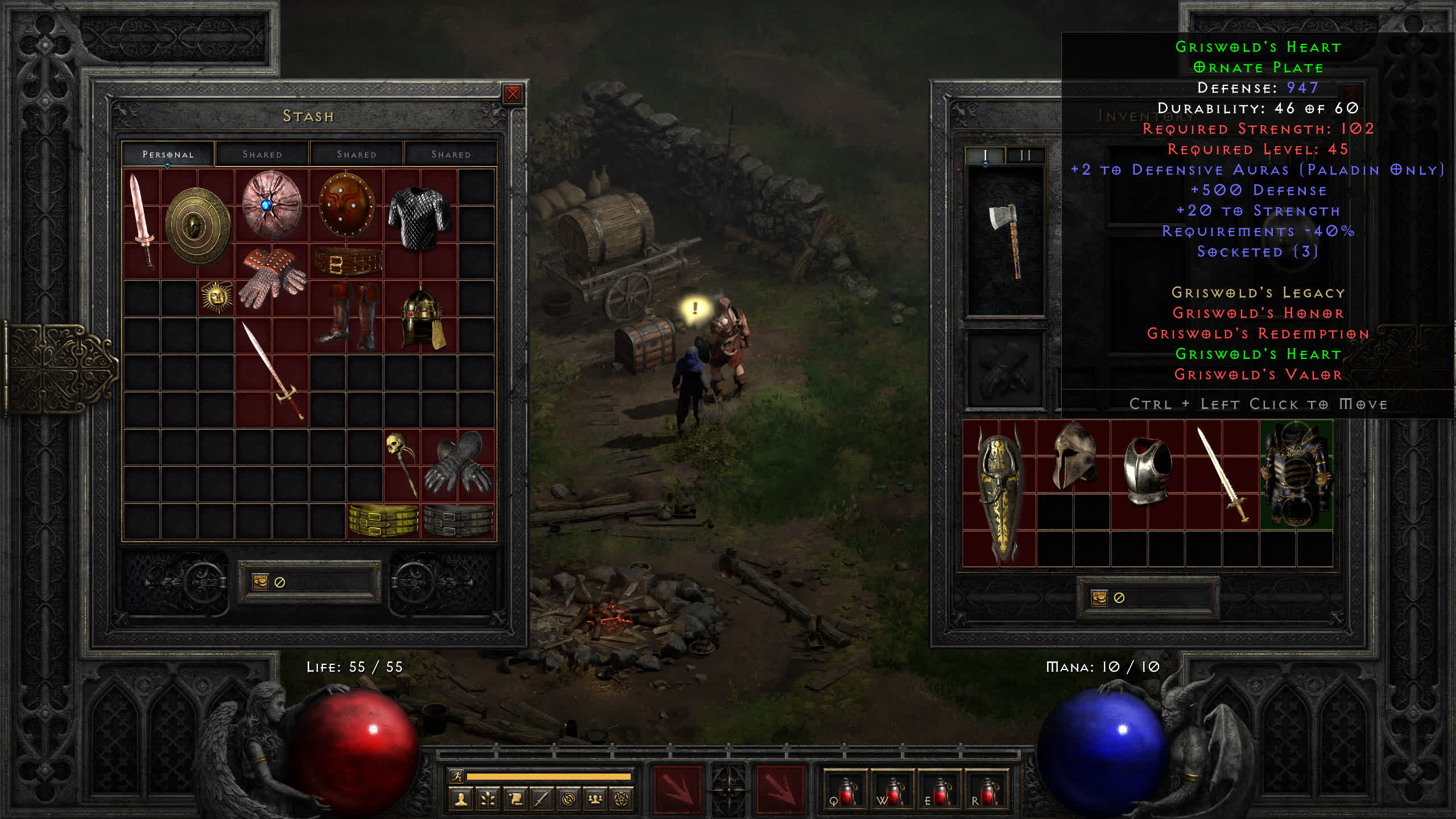Click the inventory gold drop button

(x=1099, y=598)
